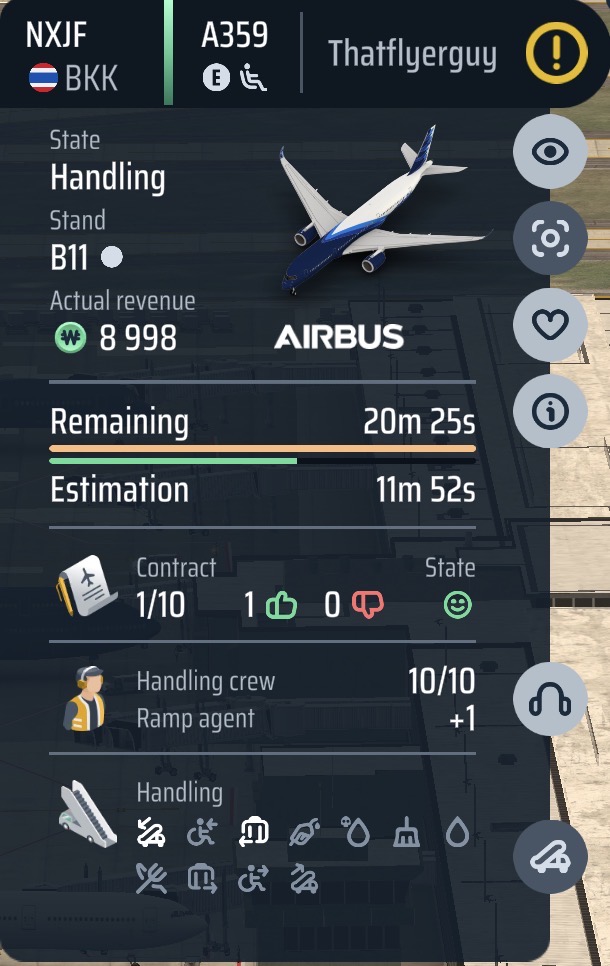
Task: Click the handling crew worker icon
Action: pos(85,698)
